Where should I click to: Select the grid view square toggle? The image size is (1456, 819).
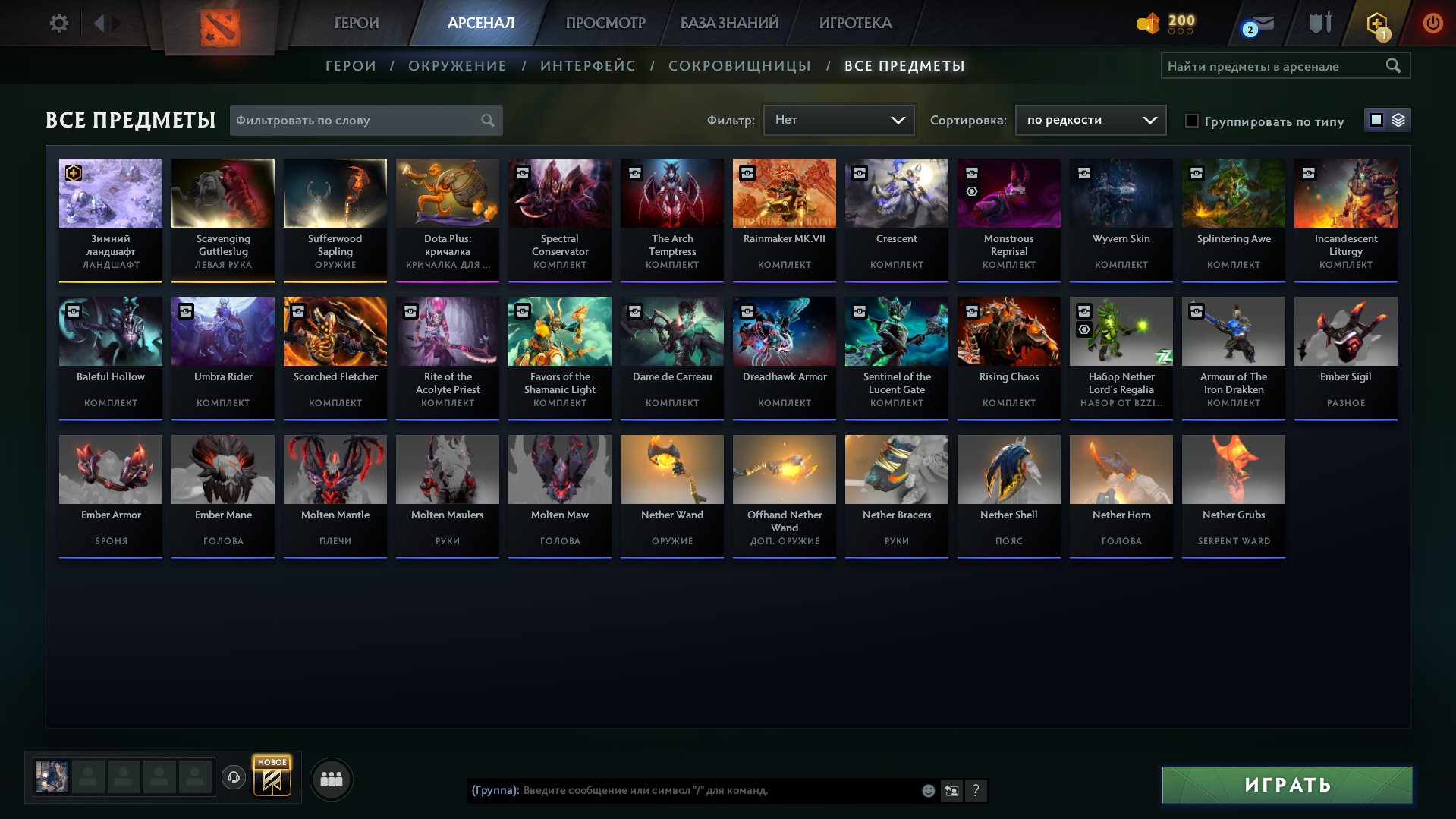click(x=1376, y=120)
